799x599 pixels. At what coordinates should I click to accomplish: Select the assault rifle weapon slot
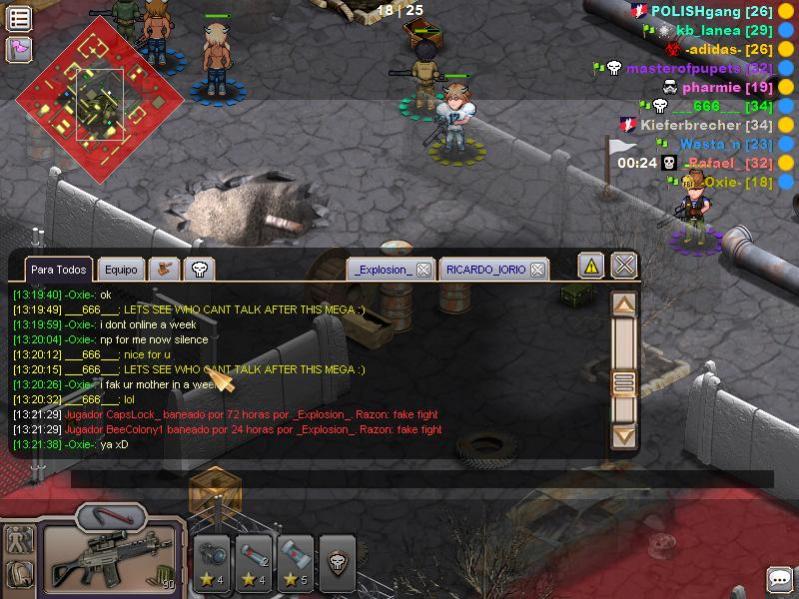[110, 557]
